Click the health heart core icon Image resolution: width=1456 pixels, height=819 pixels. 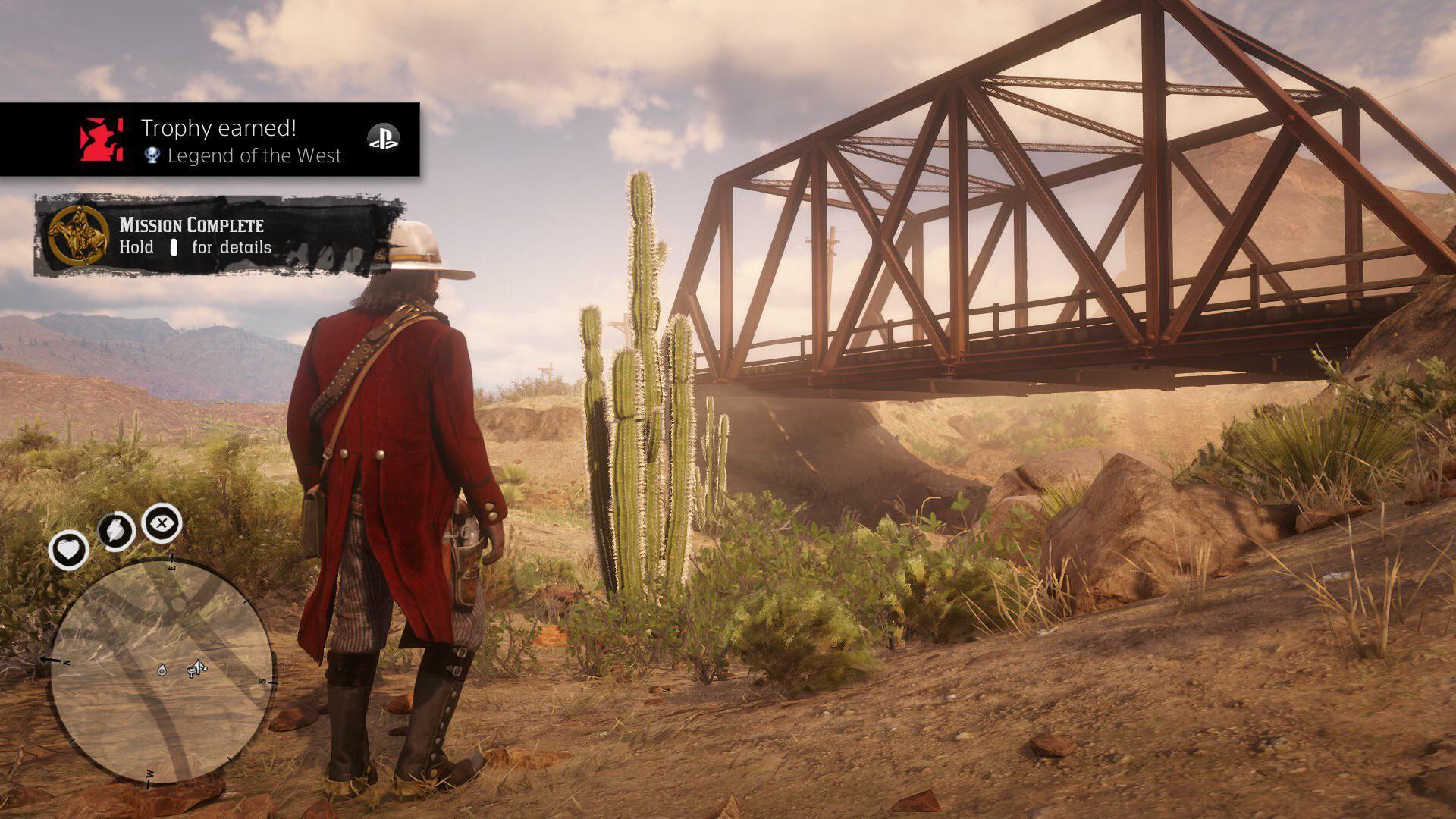69,551
